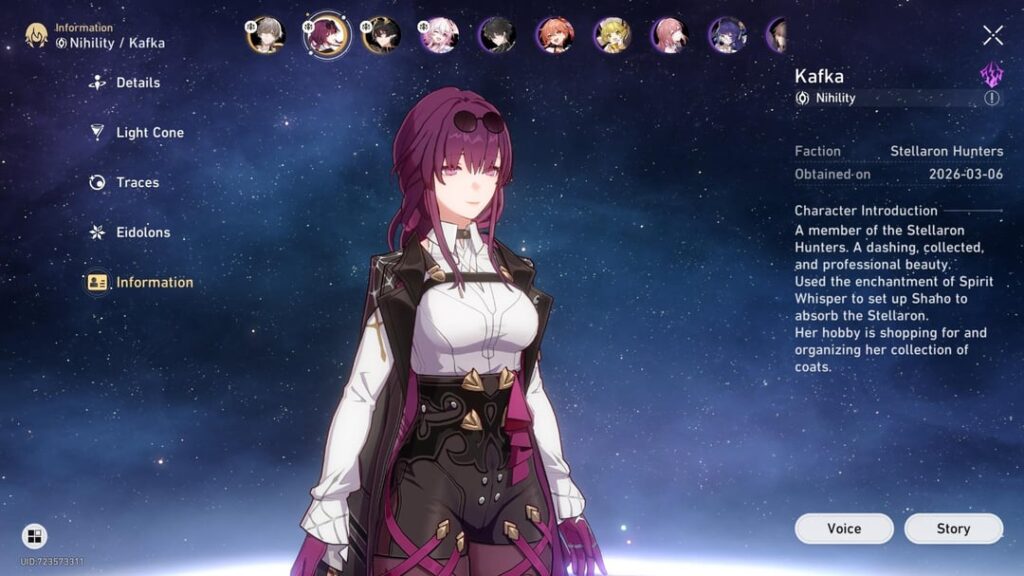Go to the Light Cone page
This screenshot has height=576, width=1024.
[149, 133]
